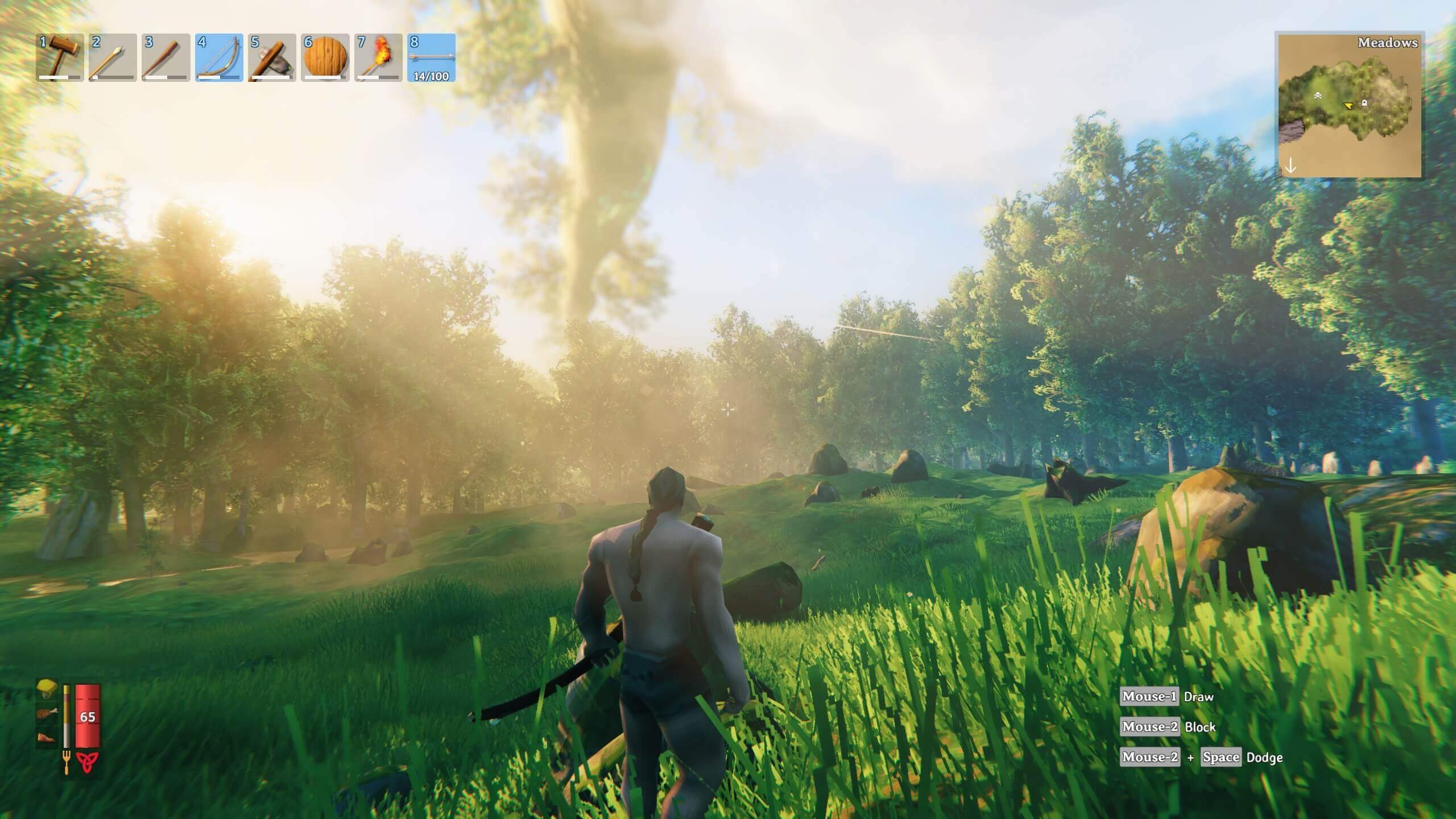Click the cooked drumstick food icon
This screenshot has height=819, width=1456.
tap(47, 714)
